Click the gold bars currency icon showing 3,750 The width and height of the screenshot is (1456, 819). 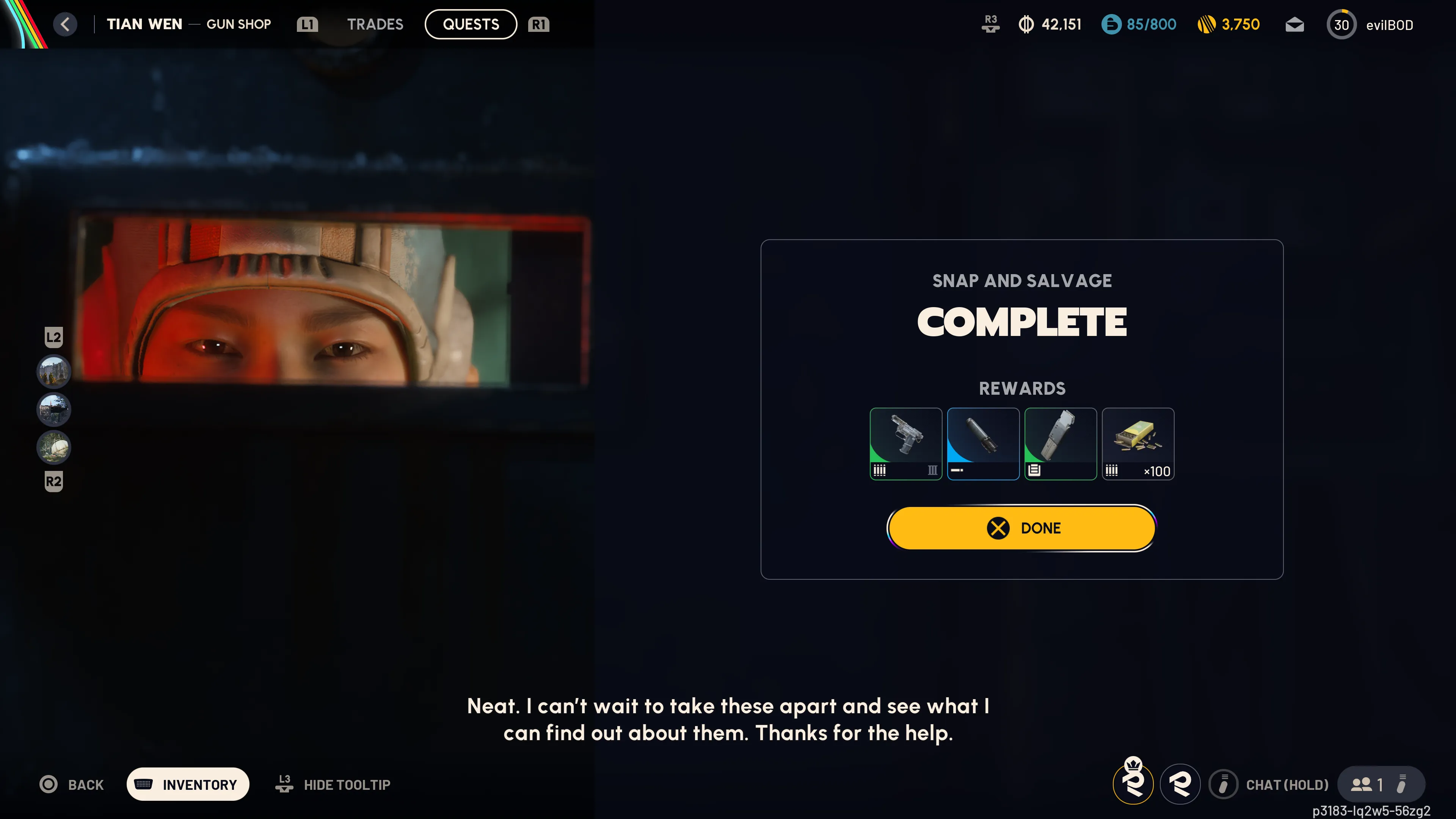(1207, 24)
